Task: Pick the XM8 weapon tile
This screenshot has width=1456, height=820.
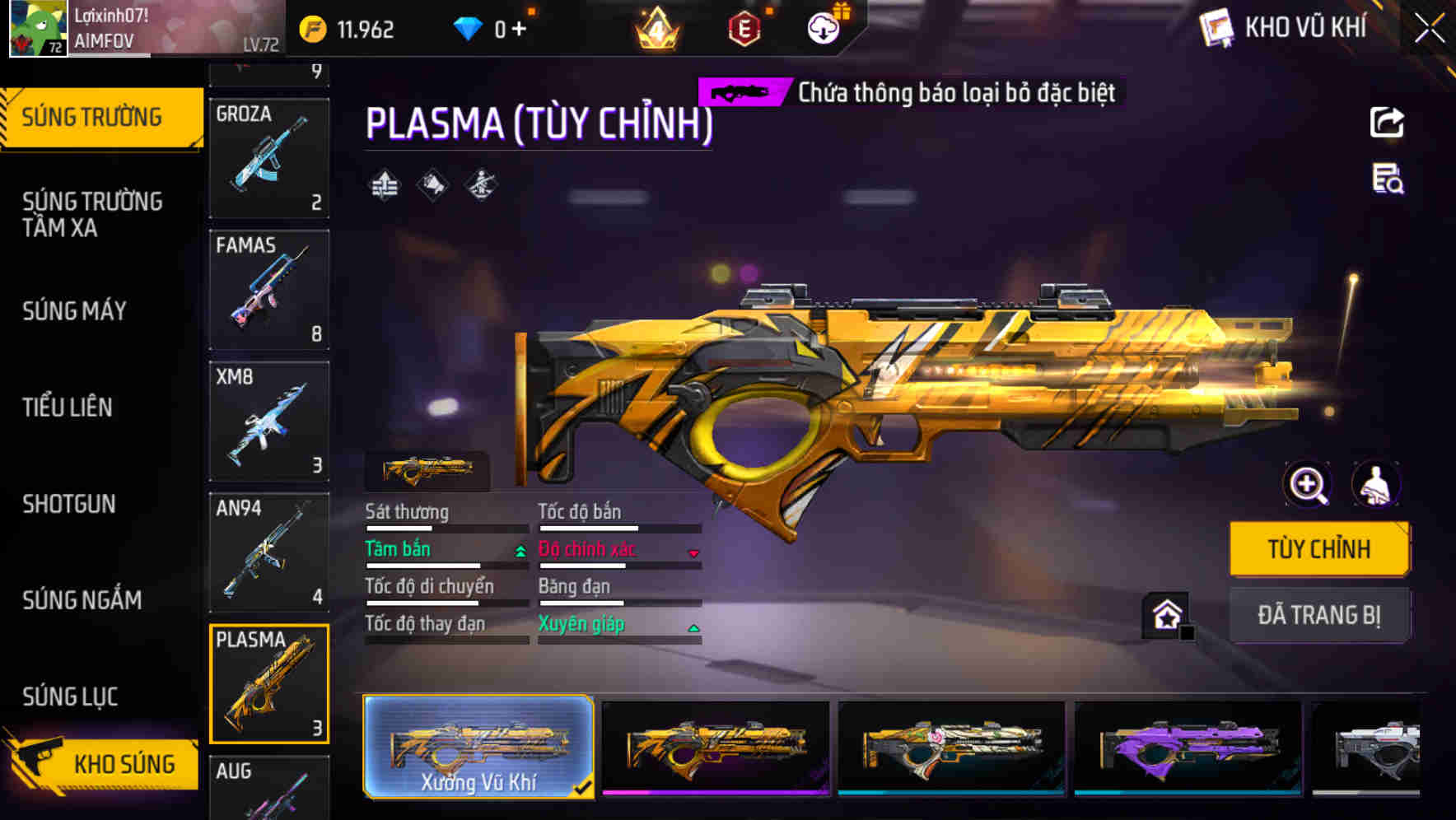Action: [x=269, y=421]
